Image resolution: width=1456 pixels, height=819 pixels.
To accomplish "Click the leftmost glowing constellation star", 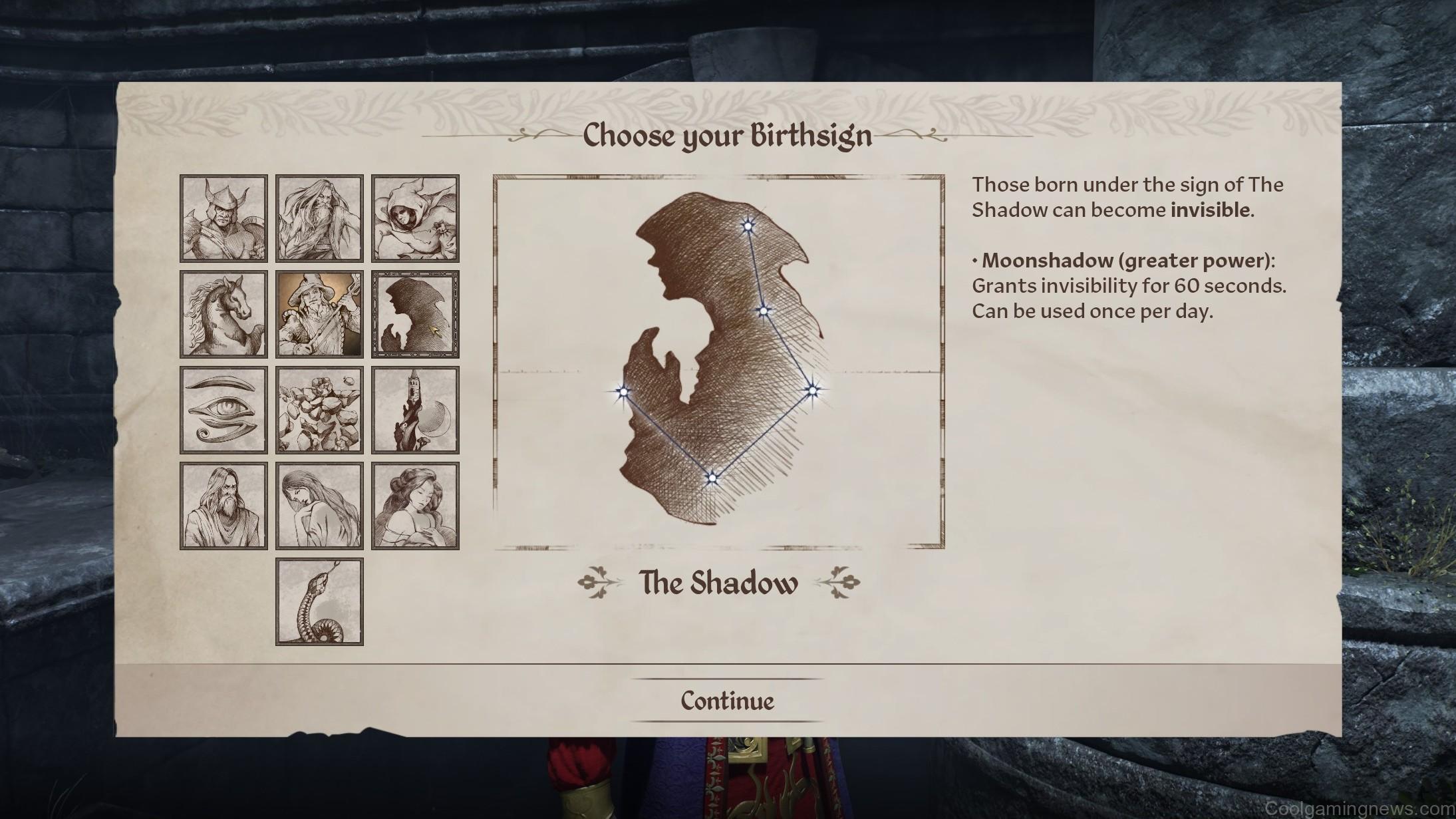I will [x=624, y=391].
